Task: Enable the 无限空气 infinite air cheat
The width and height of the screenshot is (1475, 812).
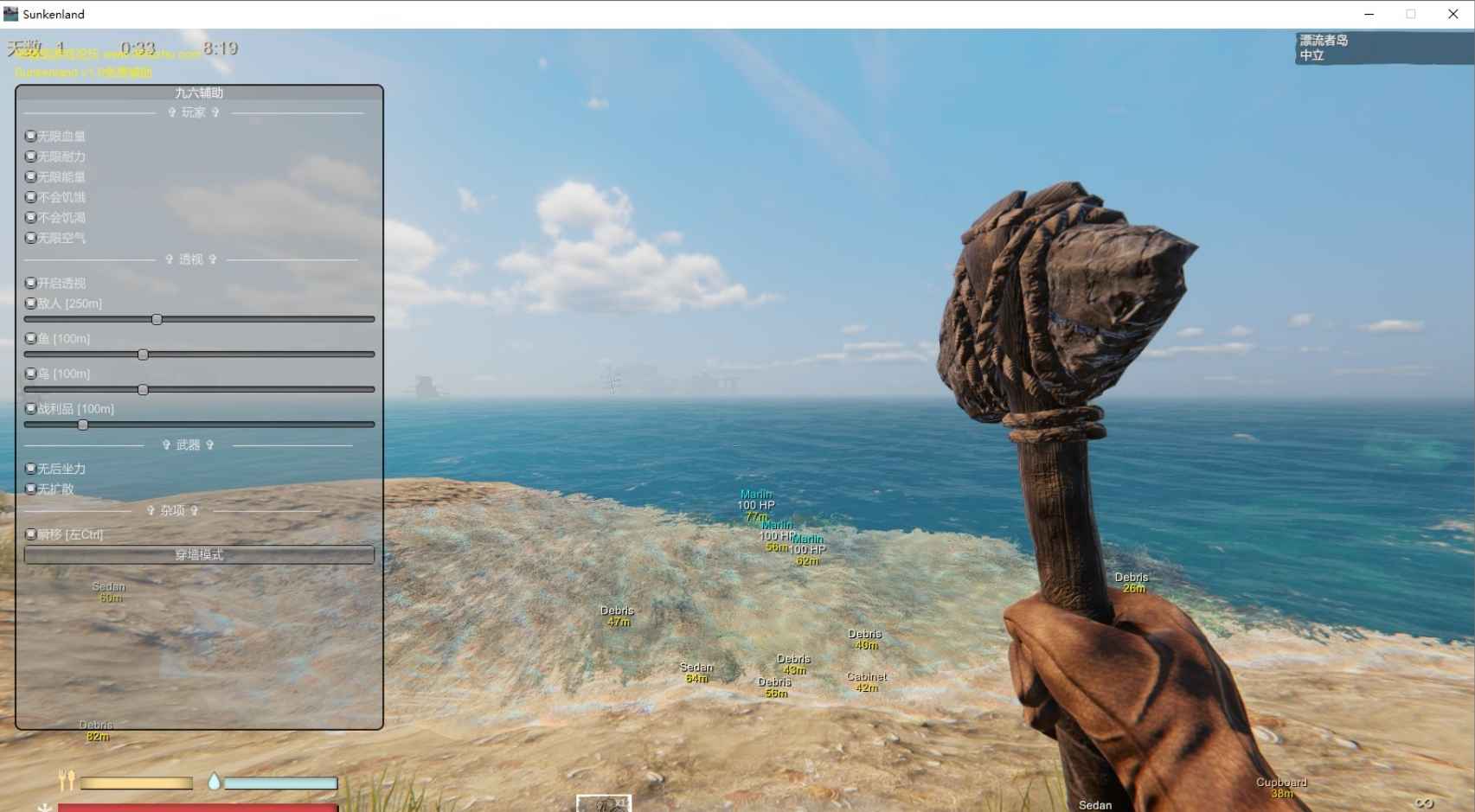Action: (x=30, y=238)
